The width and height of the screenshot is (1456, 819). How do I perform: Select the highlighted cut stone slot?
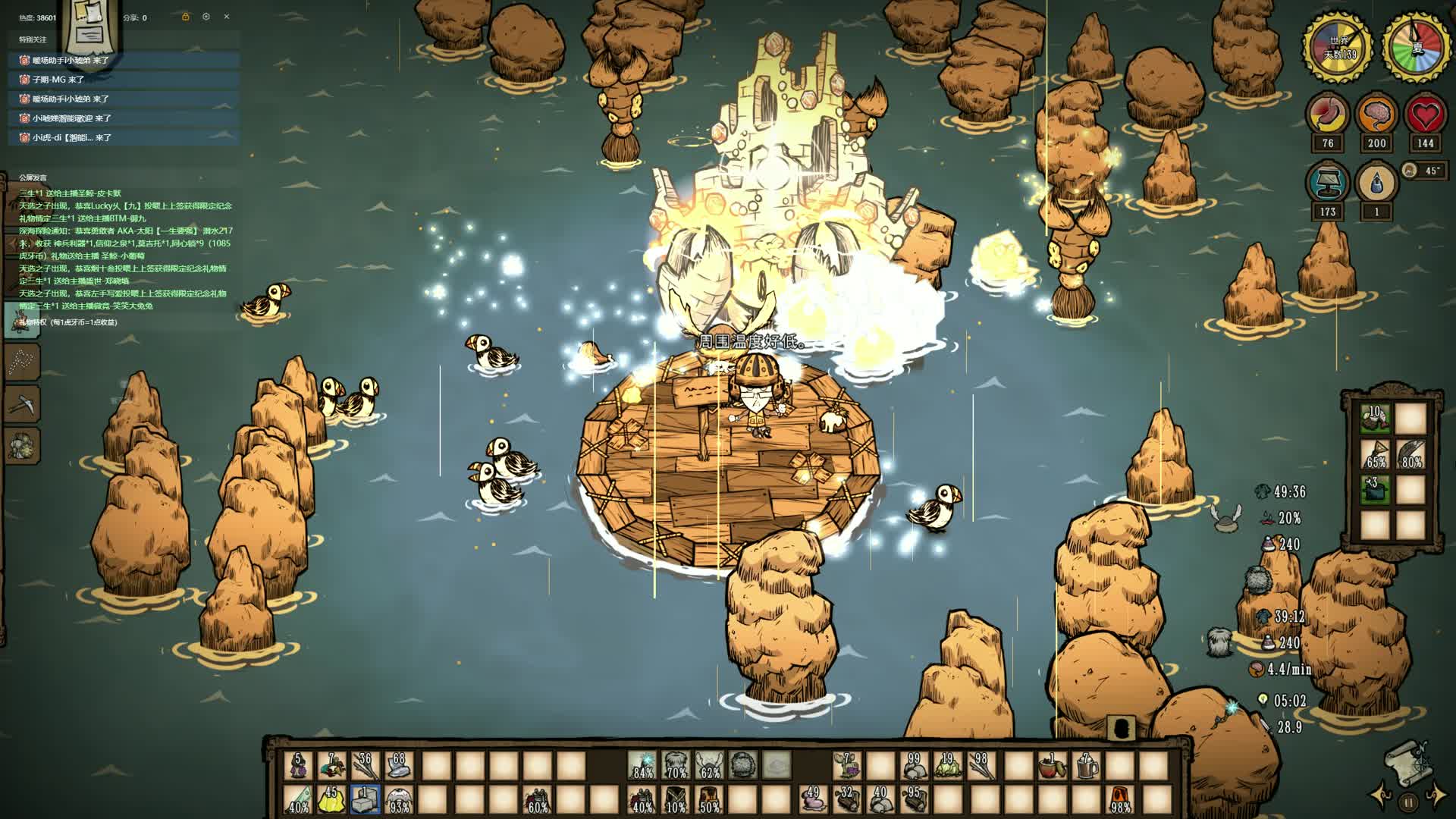(x=365, y=799)
